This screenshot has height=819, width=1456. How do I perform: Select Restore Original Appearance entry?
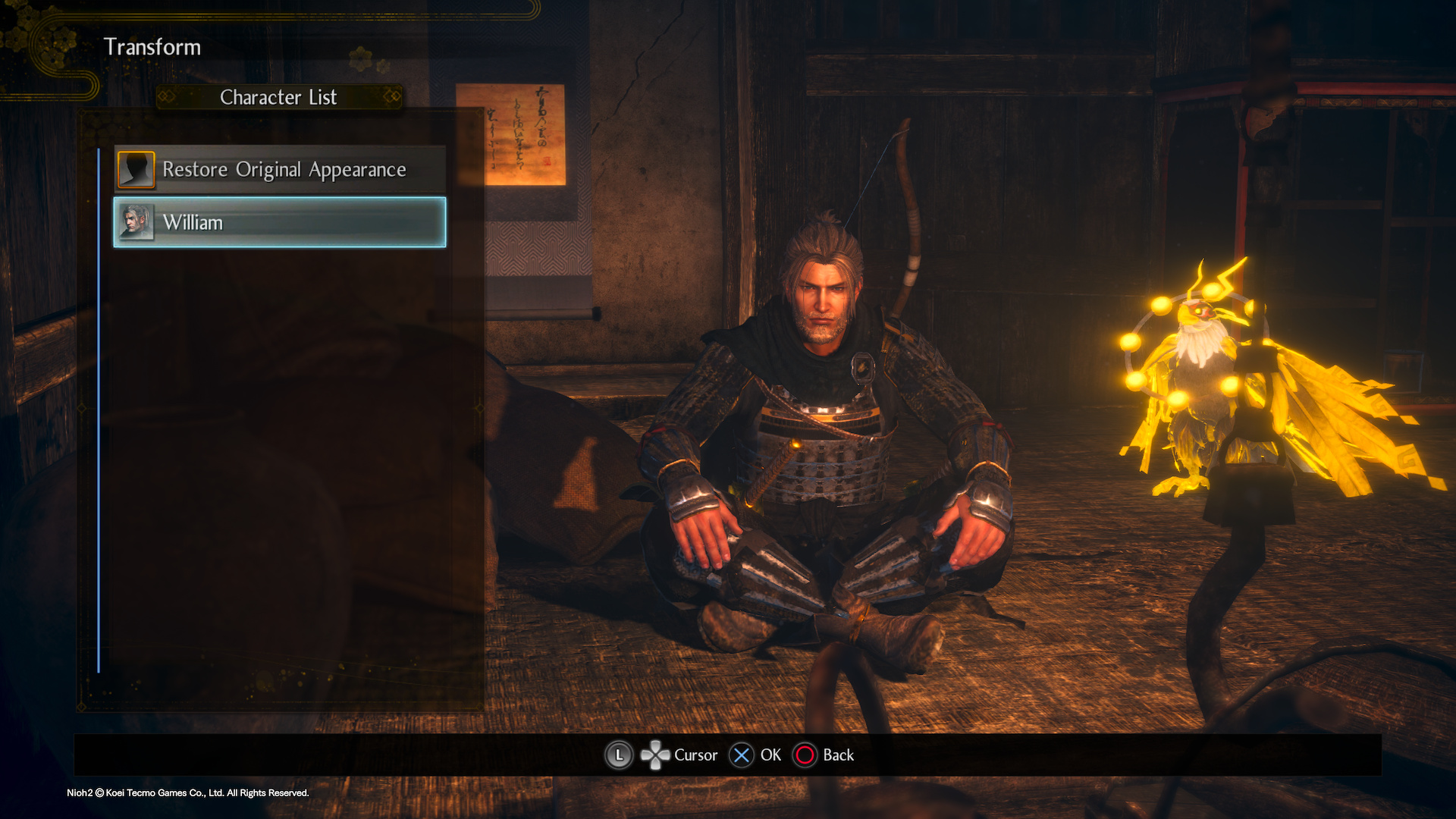(280, 169)
